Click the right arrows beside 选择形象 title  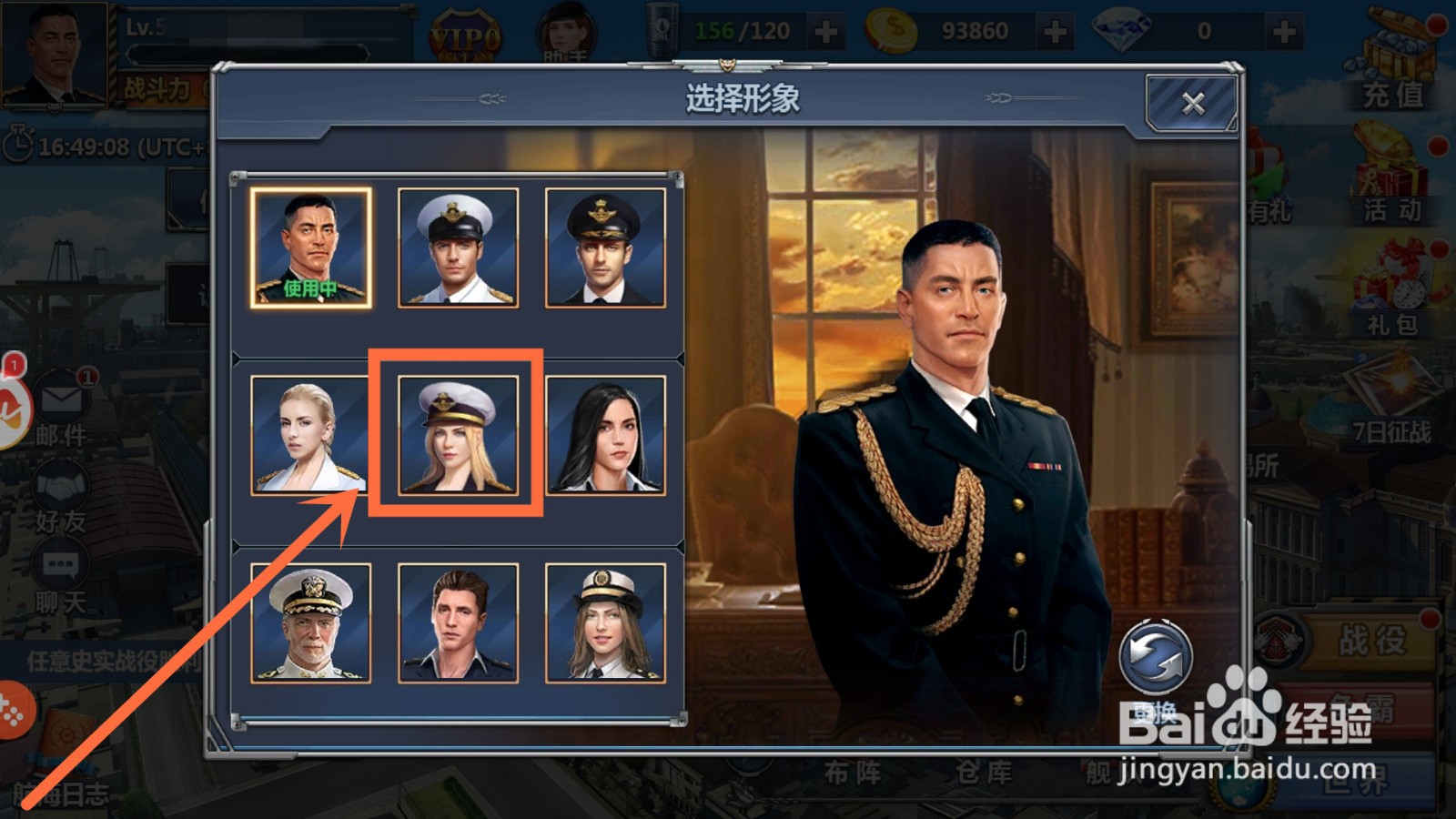(x=996, y=98)
